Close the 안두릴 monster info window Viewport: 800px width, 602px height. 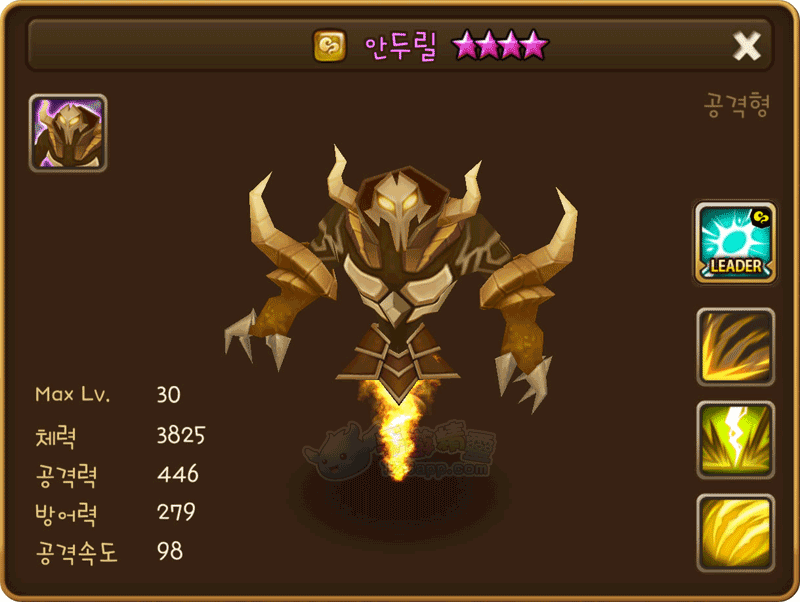[747, 45]
